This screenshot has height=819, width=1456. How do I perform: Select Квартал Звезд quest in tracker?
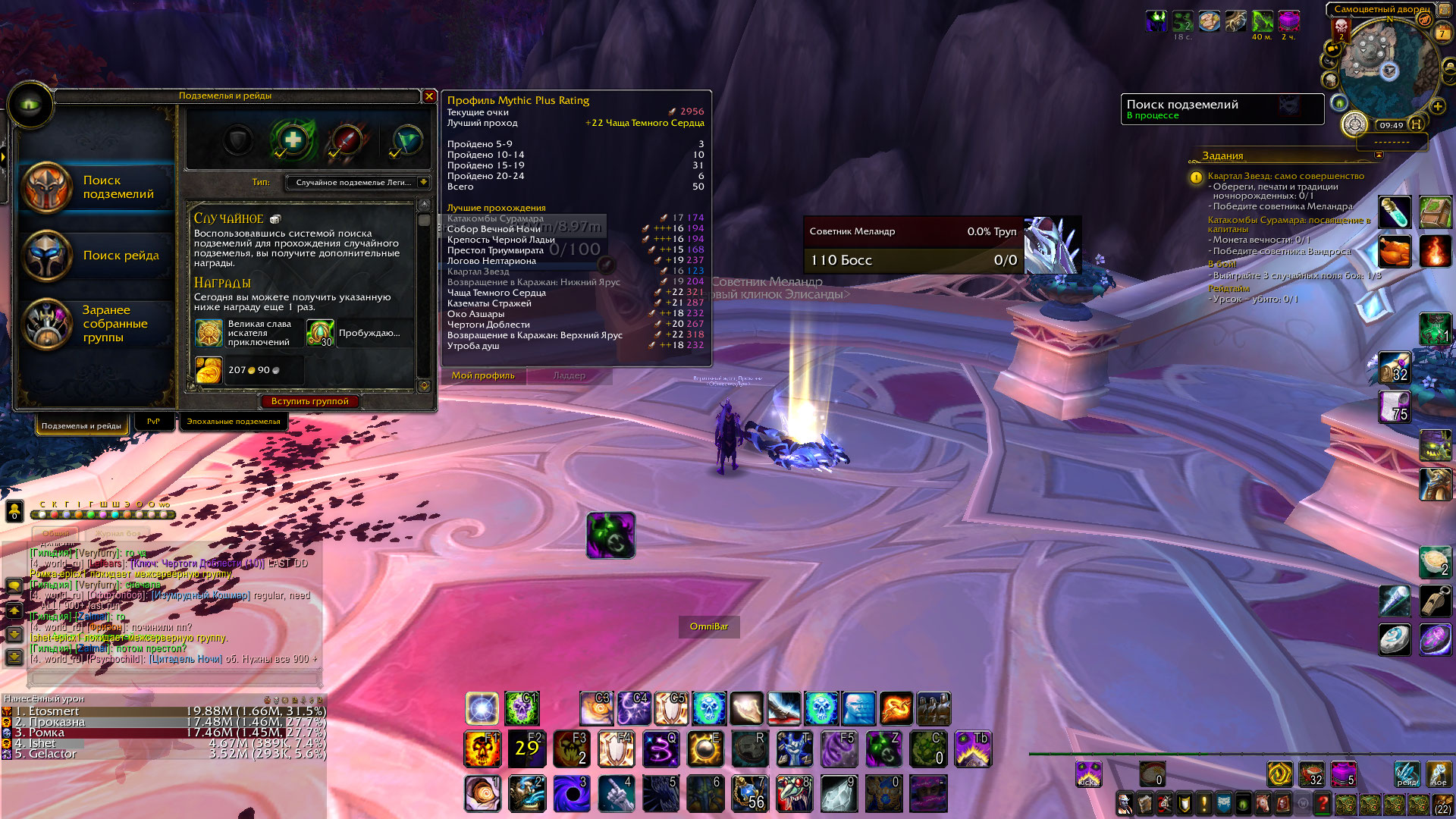coord(1285,176)
